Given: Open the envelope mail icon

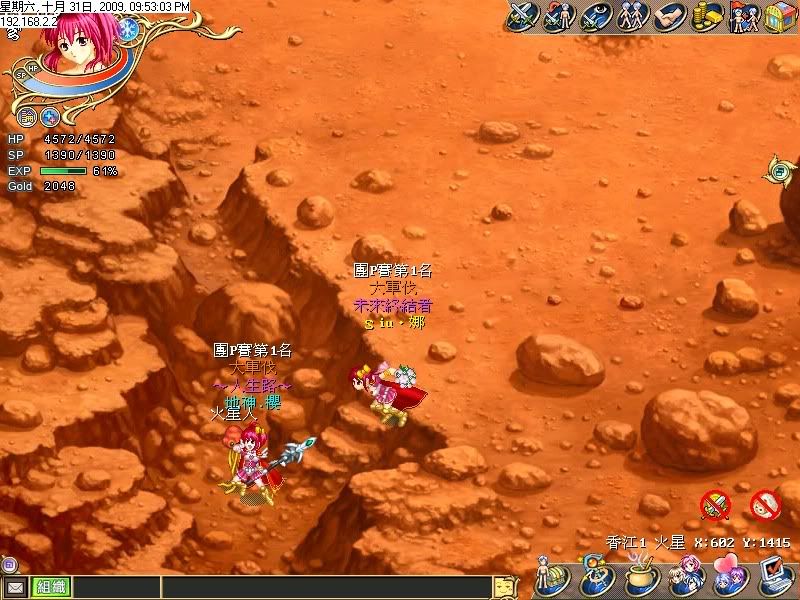Looking at the screenshot, I should pos(15,588).
